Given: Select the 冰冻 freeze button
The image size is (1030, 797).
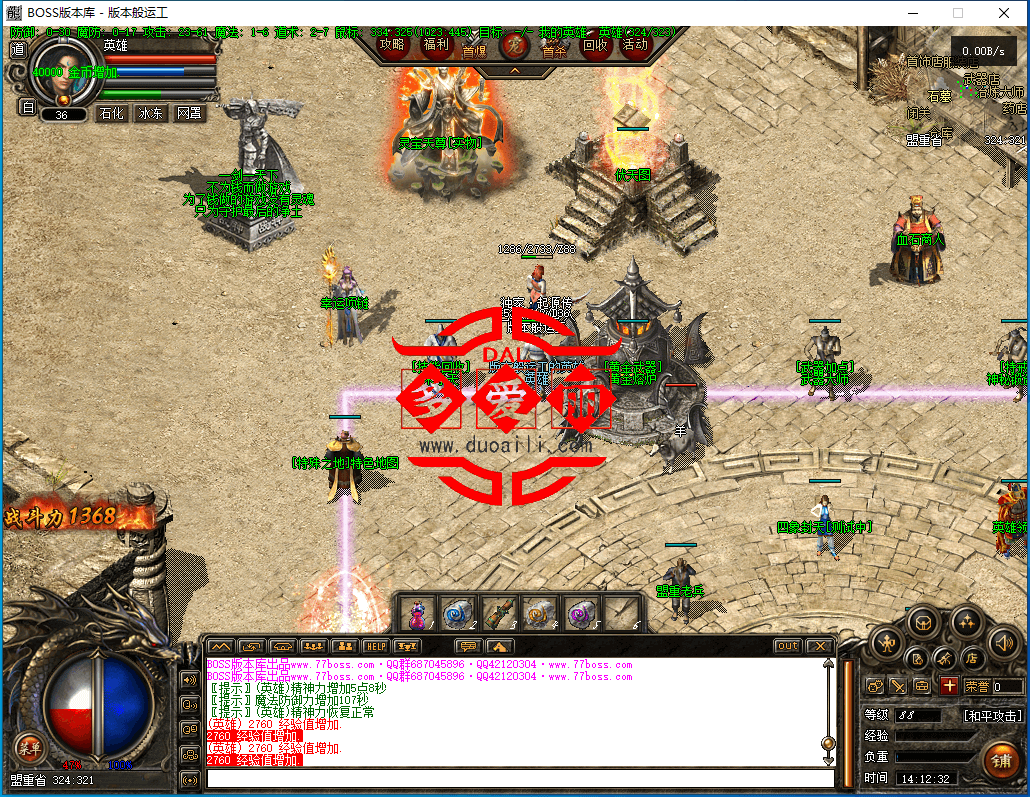Looking at the screenshot, I should 151,114.
